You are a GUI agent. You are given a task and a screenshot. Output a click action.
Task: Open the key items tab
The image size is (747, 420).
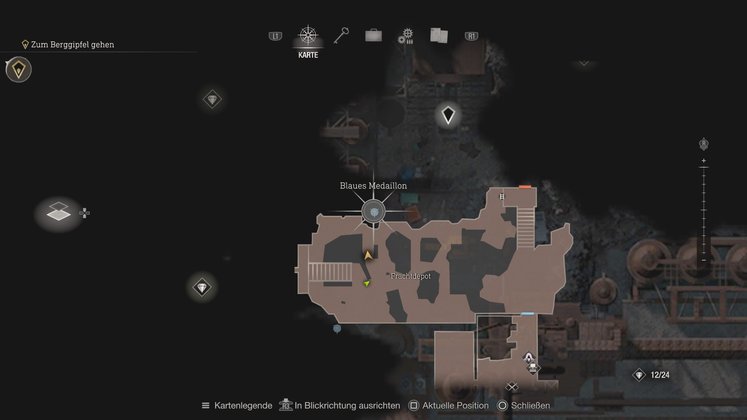tap(343, 35)
